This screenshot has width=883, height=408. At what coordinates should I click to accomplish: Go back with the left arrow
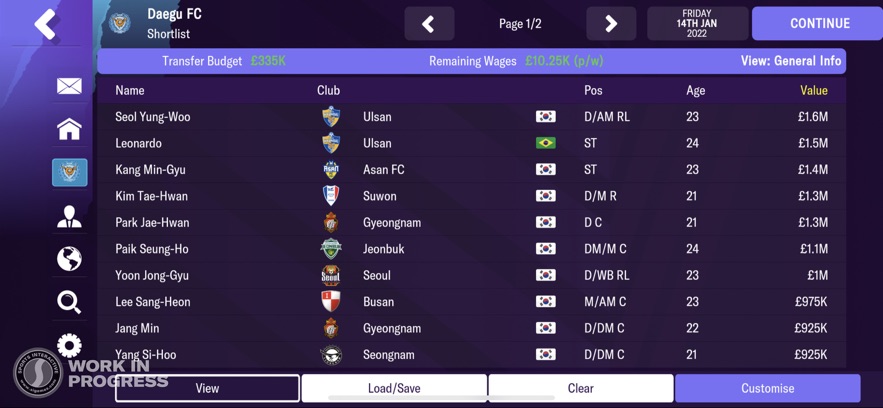coord(45,24)
